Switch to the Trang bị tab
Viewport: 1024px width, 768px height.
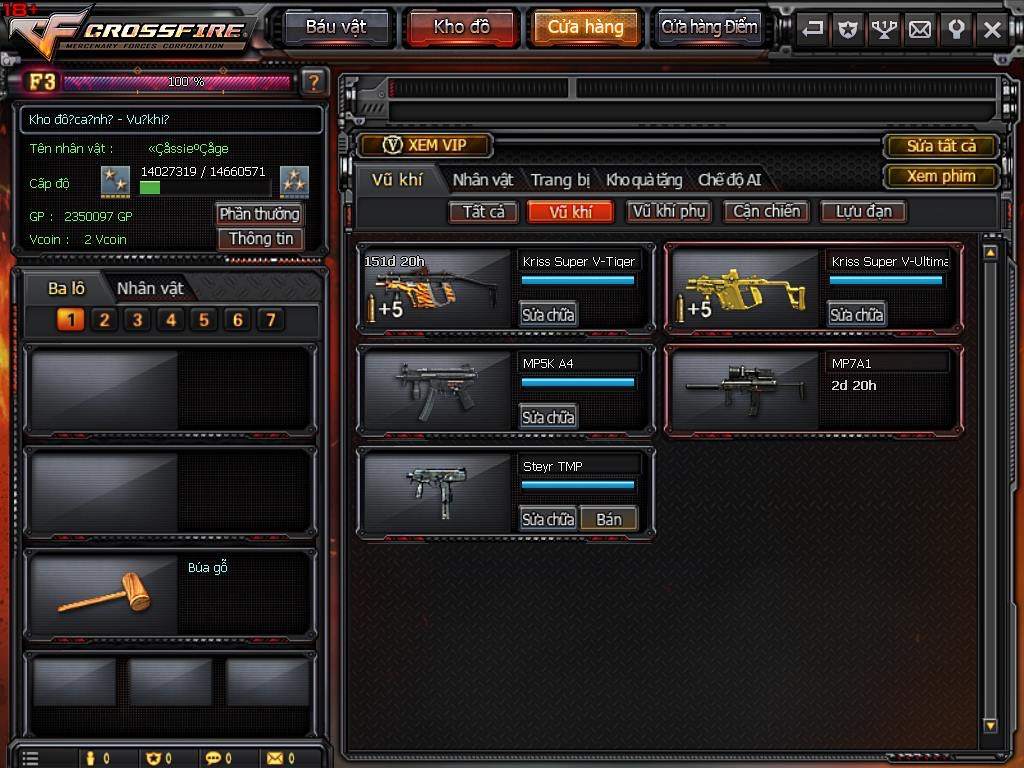point(560,180)
